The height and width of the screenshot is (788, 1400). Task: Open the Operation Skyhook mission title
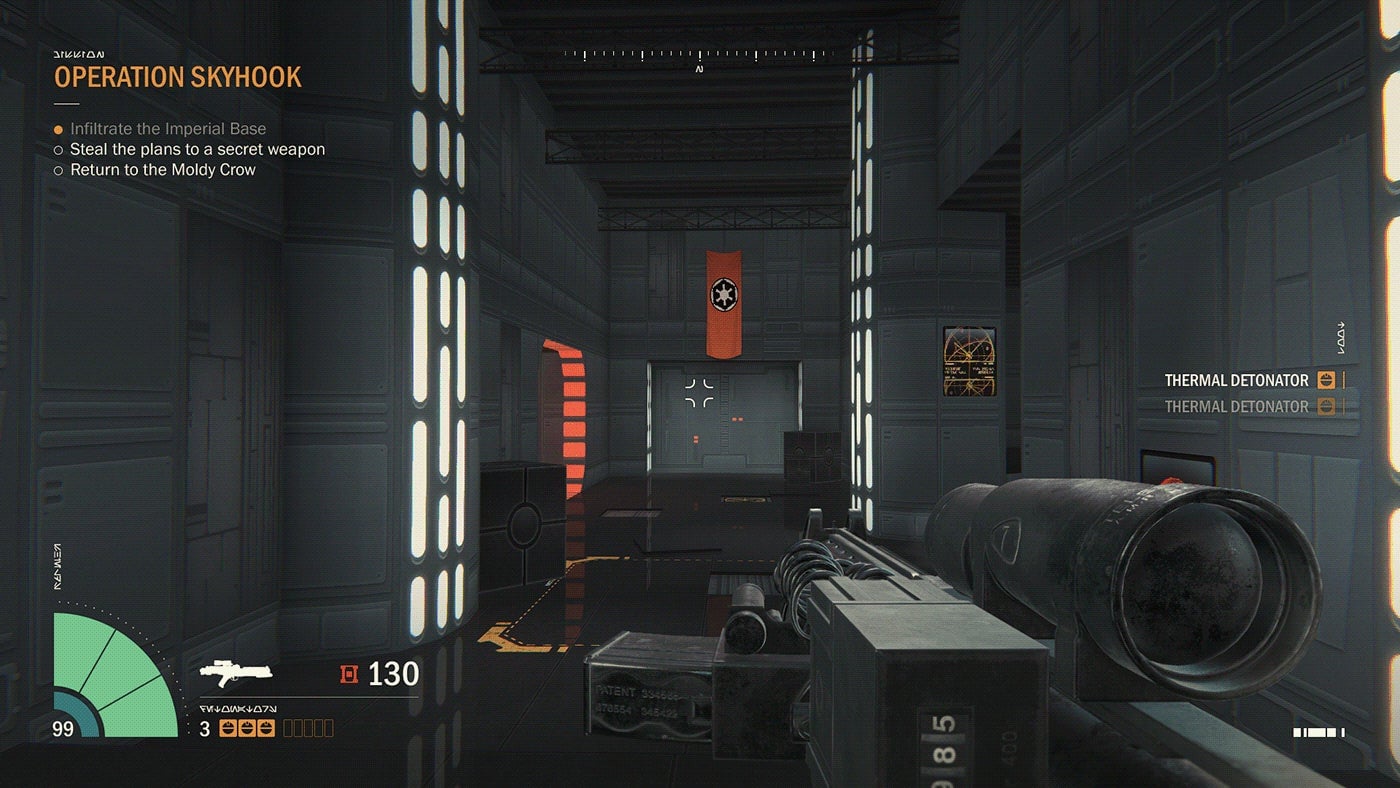[x=177, y=77]
